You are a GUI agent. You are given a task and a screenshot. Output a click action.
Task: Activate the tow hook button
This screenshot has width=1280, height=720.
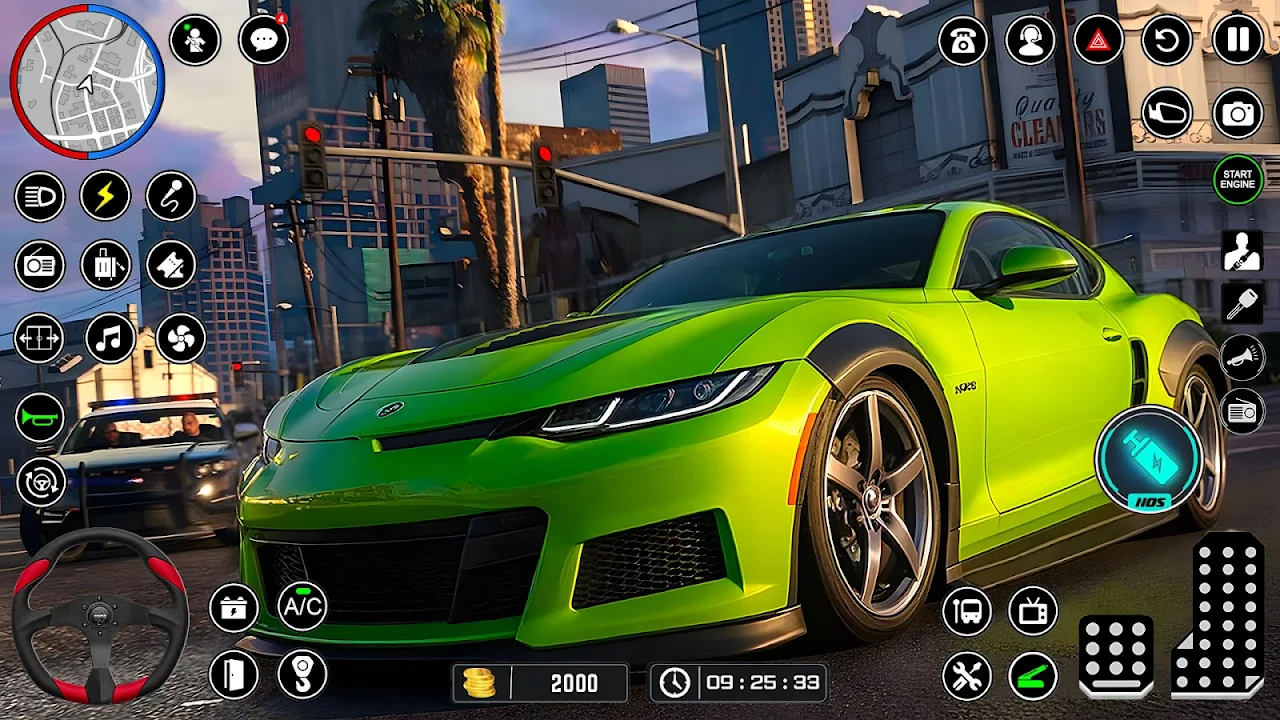[x=302, y=674]
